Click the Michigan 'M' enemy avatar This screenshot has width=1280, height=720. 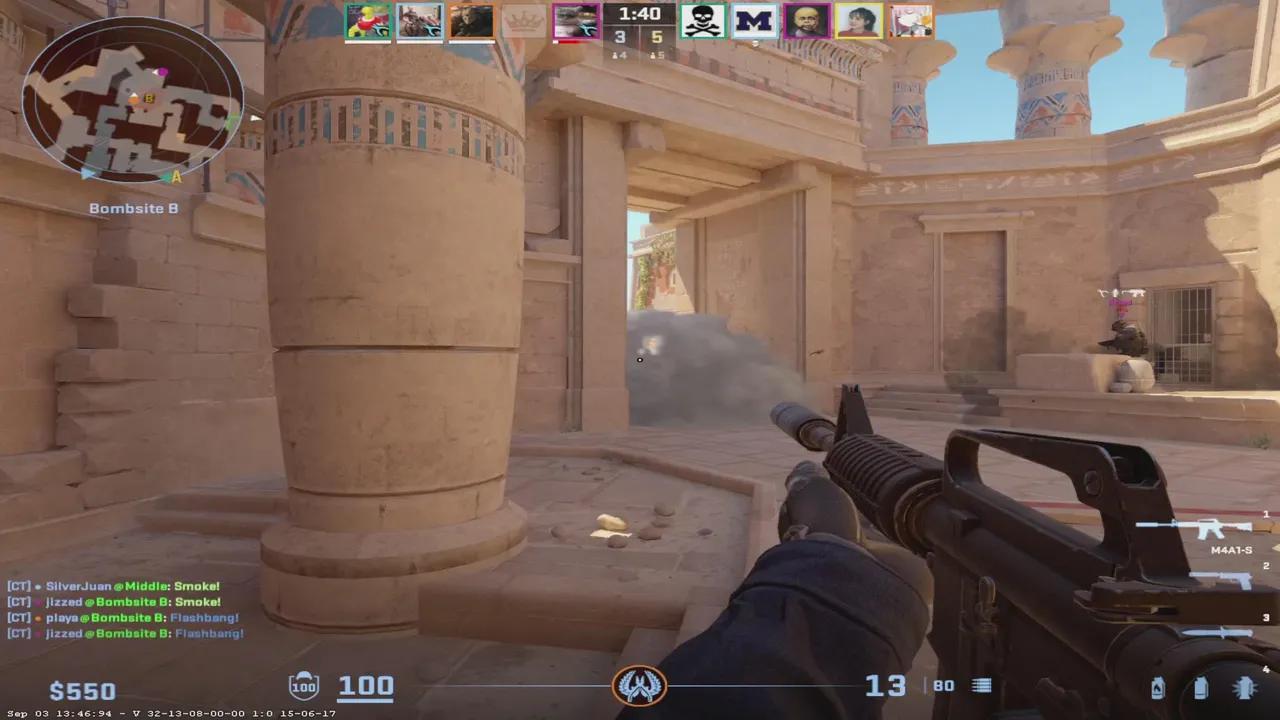click(755, 21)
